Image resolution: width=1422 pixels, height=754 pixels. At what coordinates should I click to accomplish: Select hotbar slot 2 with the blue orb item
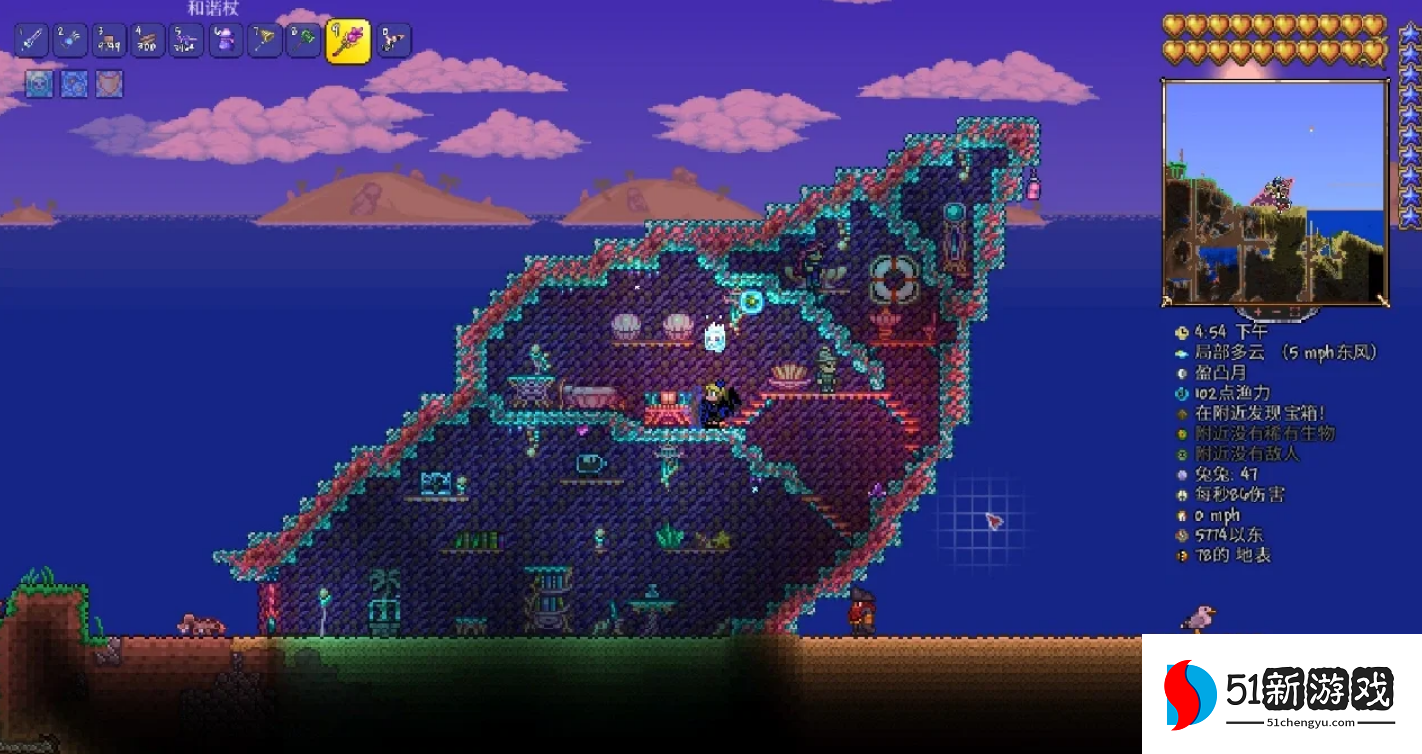pos(70,40)
